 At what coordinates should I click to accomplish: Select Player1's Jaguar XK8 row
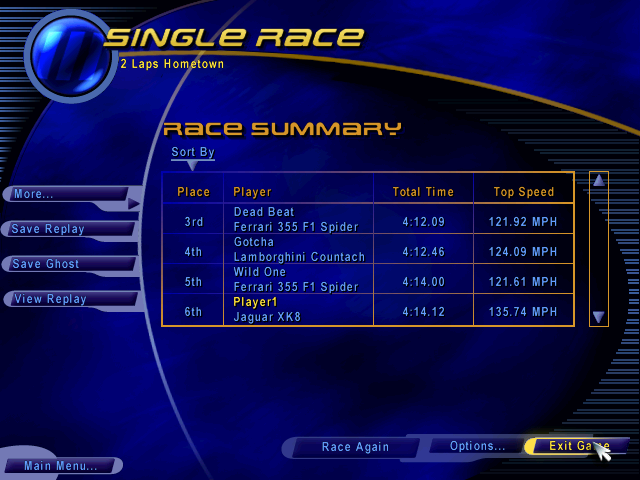pyautogui.click(x=368, y=310)
